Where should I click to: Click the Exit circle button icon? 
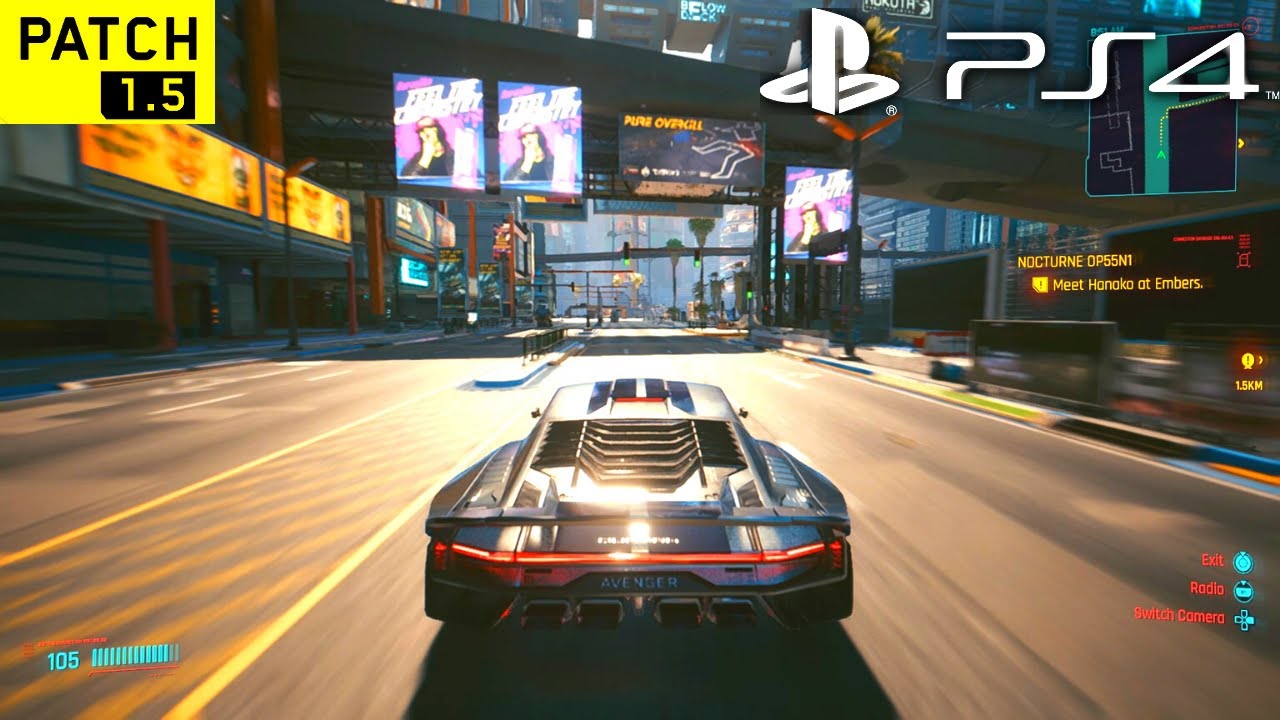tap(1242, 563)
